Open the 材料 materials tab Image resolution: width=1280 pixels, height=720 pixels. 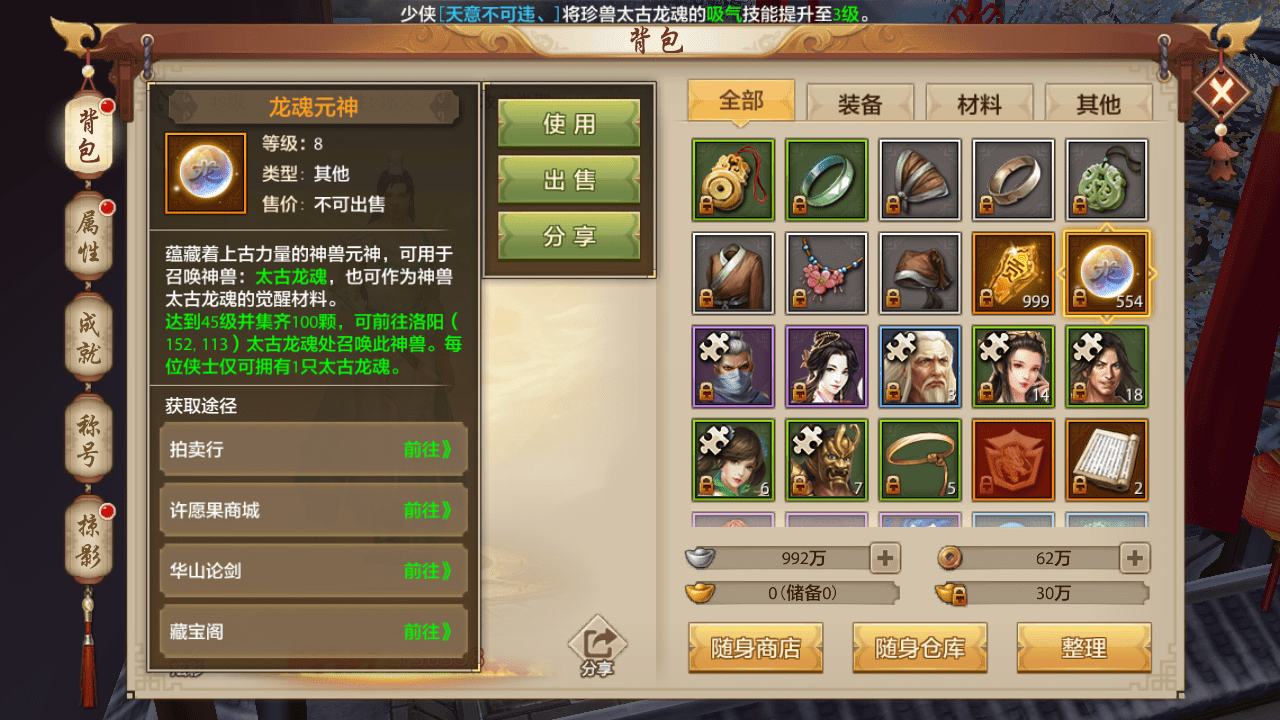(979, 104)
